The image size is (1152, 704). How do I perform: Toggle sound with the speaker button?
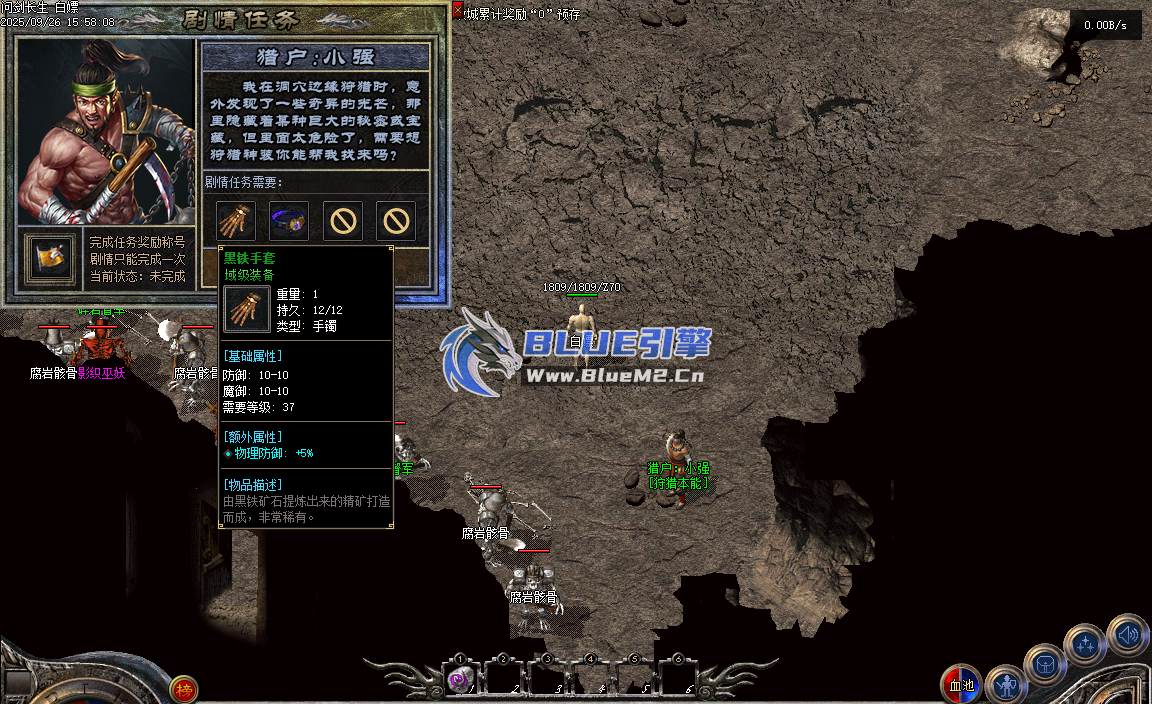coord(1127,633)
